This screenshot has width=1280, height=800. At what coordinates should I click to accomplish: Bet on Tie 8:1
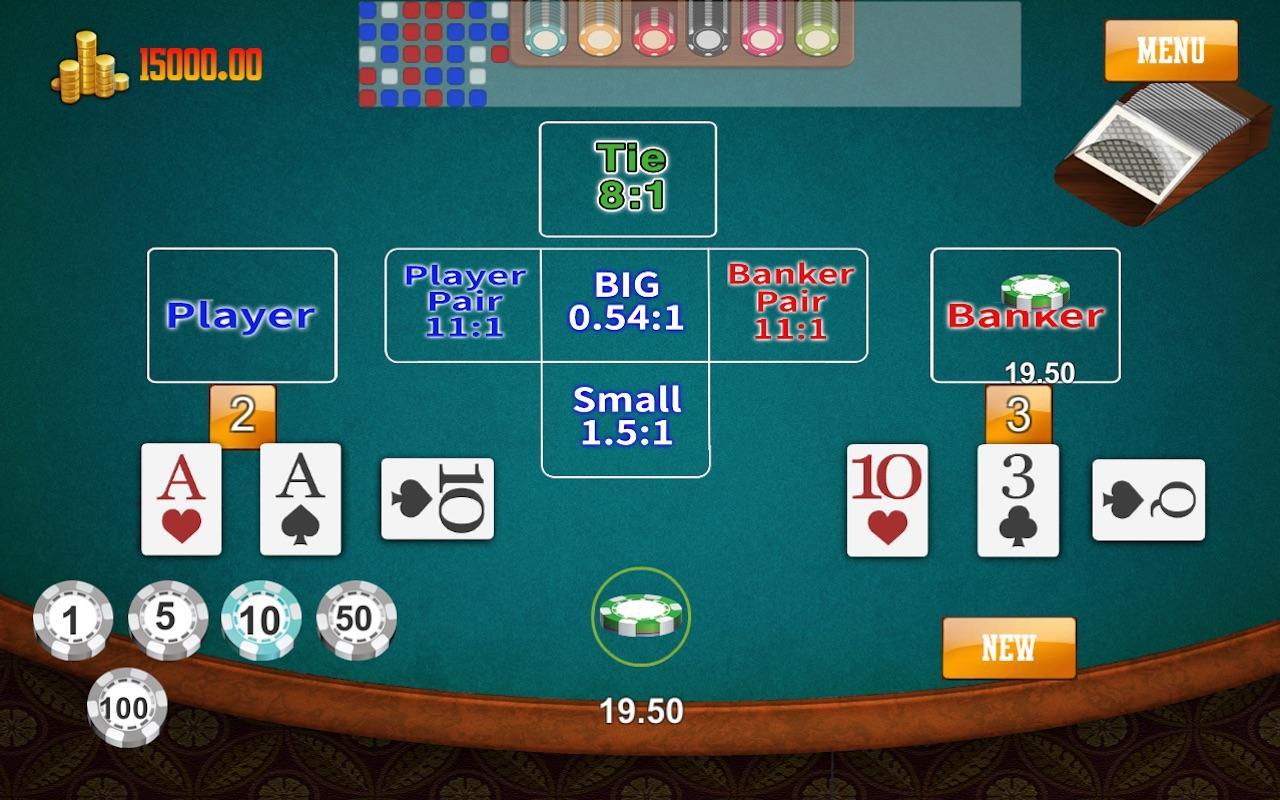coord(628,178)
